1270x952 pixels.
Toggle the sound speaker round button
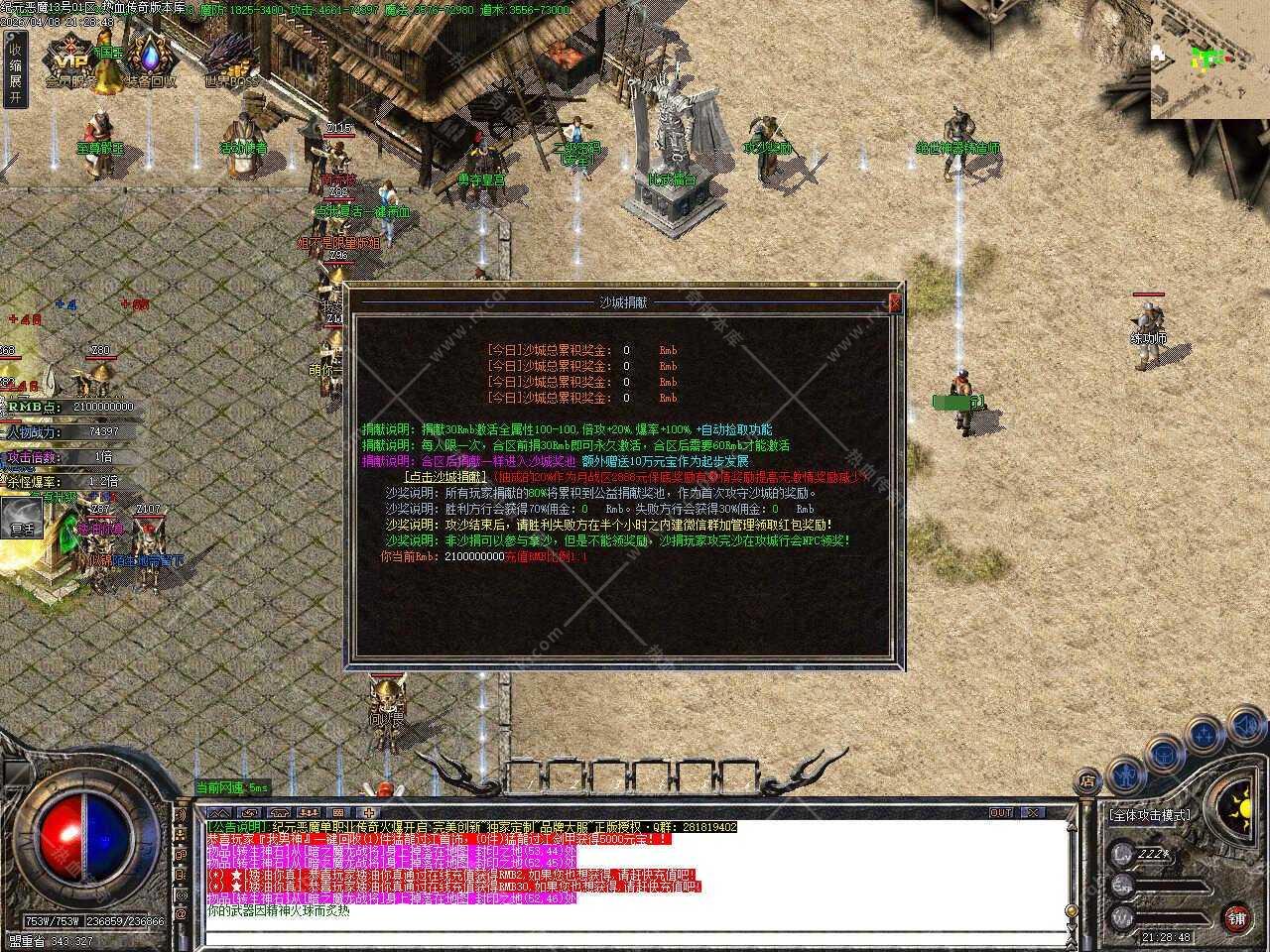(1245, 727)
